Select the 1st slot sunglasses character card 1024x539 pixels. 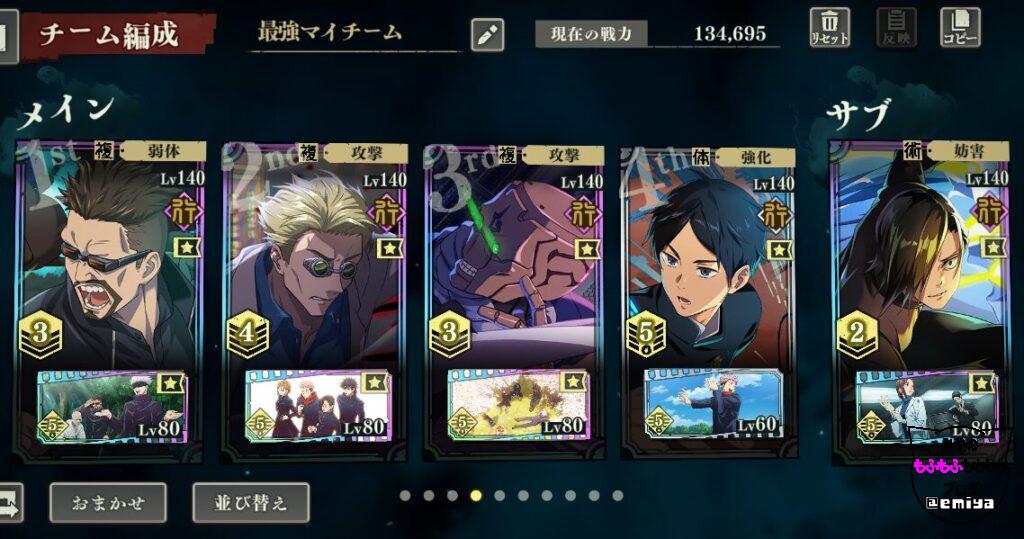(110, 260)
